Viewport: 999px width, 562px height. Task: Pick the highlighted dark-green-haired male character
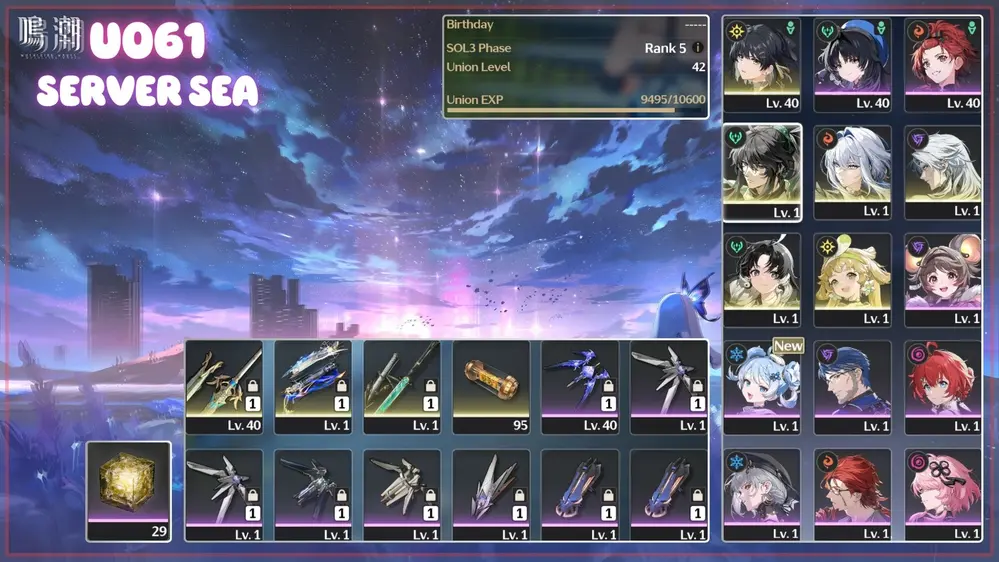762,171
